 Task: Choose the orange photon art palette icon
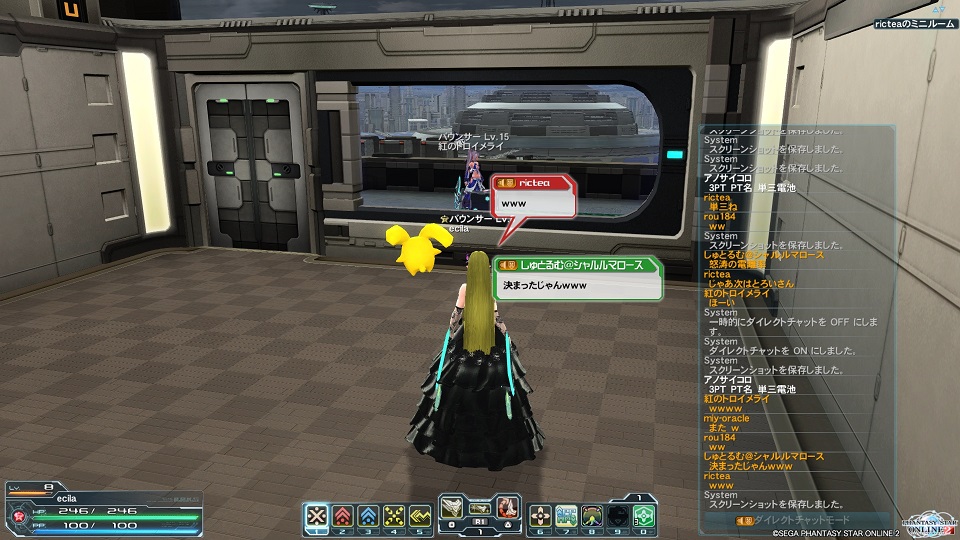click(x=507, y=508)
